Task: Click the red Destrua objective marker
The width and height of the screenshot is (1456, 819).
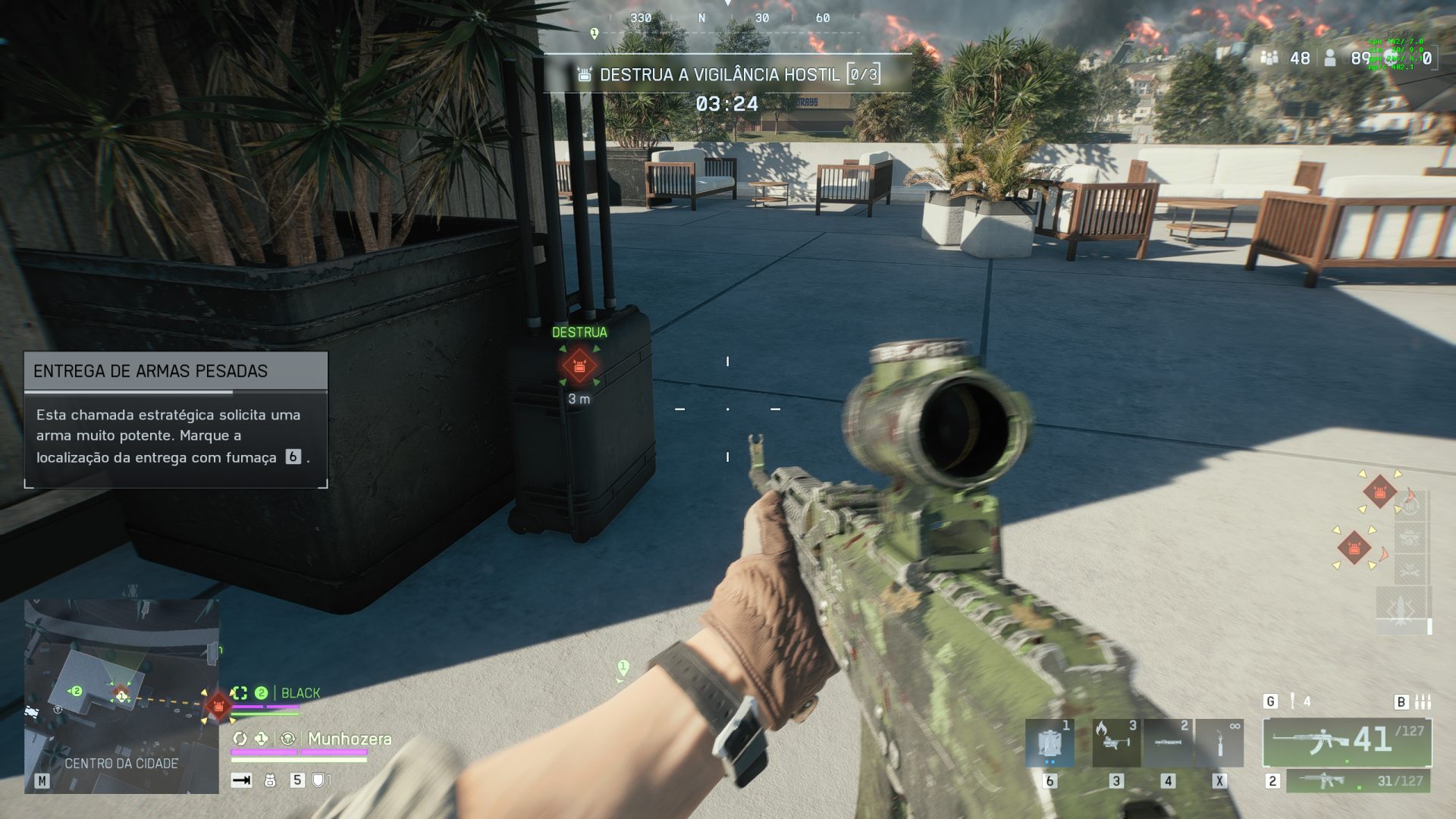Action: [x=580, y=366]
